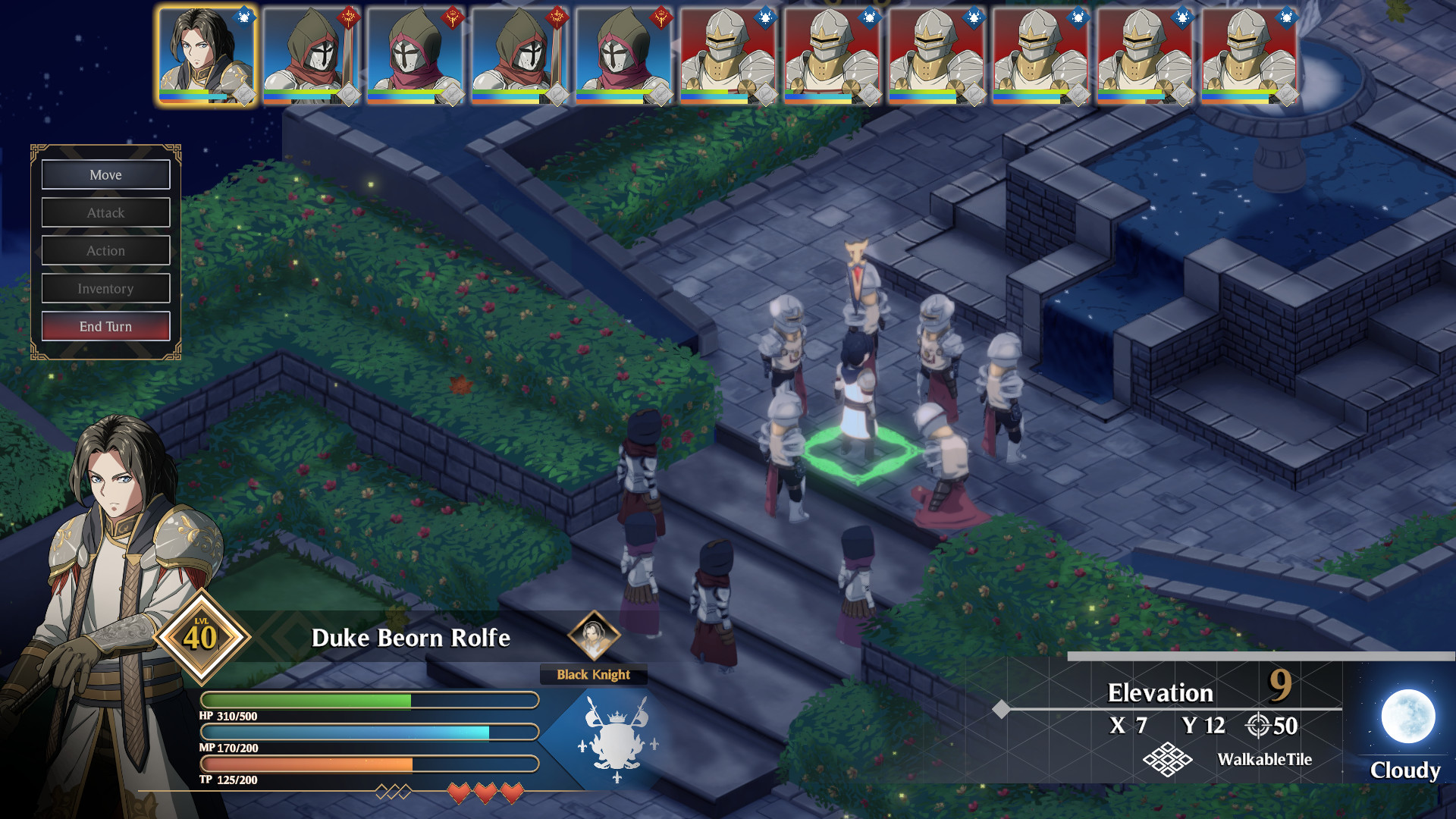The image size is (1456, 819).
Task: Click the Cloudy moon weather icon
Action: point(1407,716)
